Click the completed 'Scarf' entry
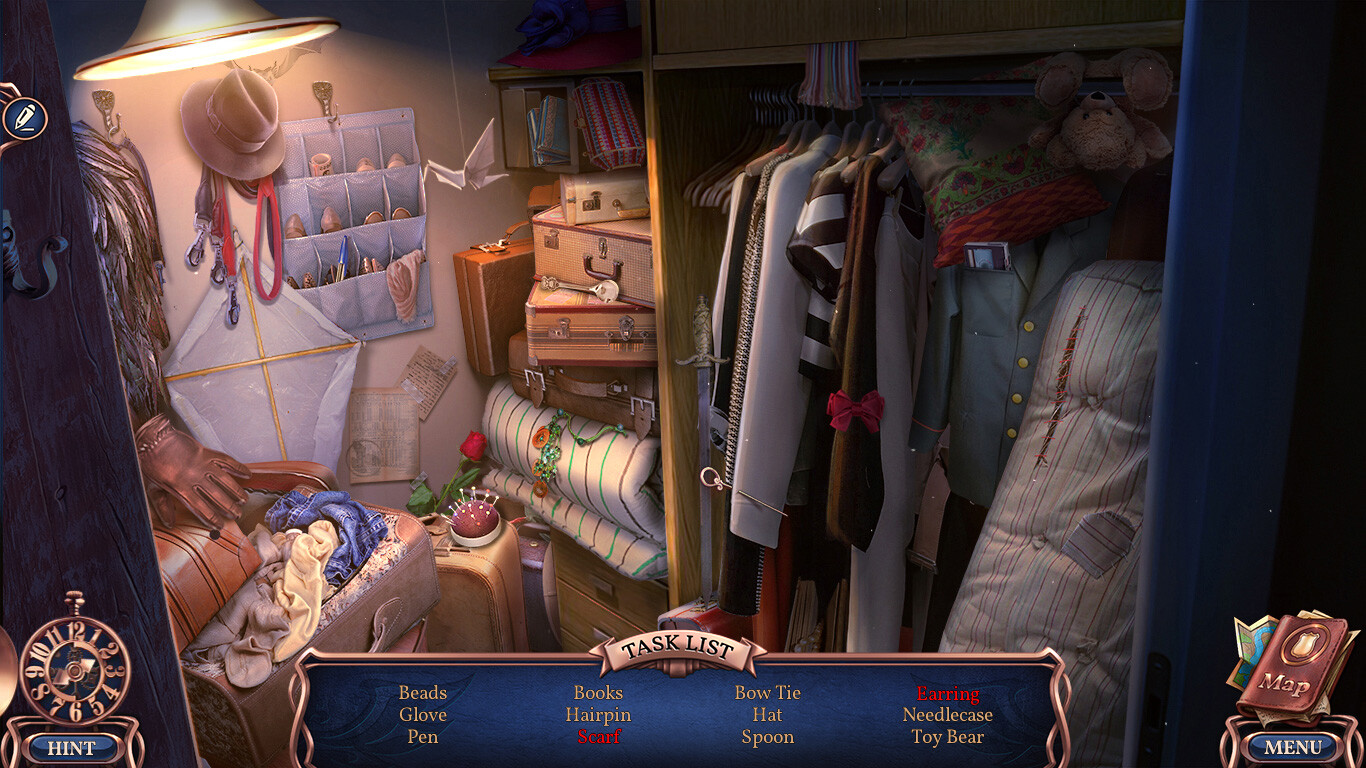Screen dimensions: 1366x768 599,737
